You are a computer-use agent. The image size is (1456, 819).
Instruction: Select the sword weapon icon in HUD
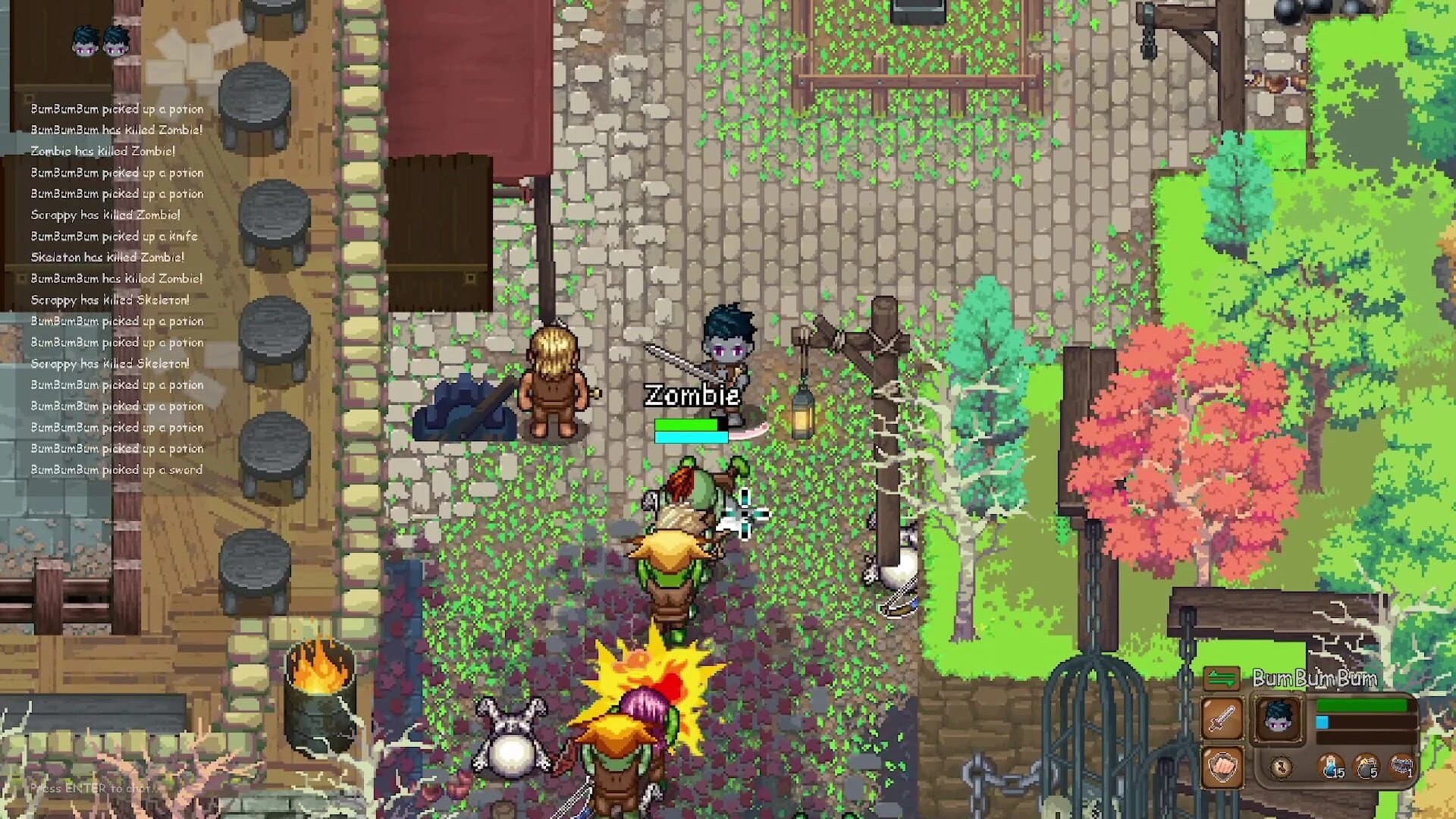click(x=1222, y=718)
